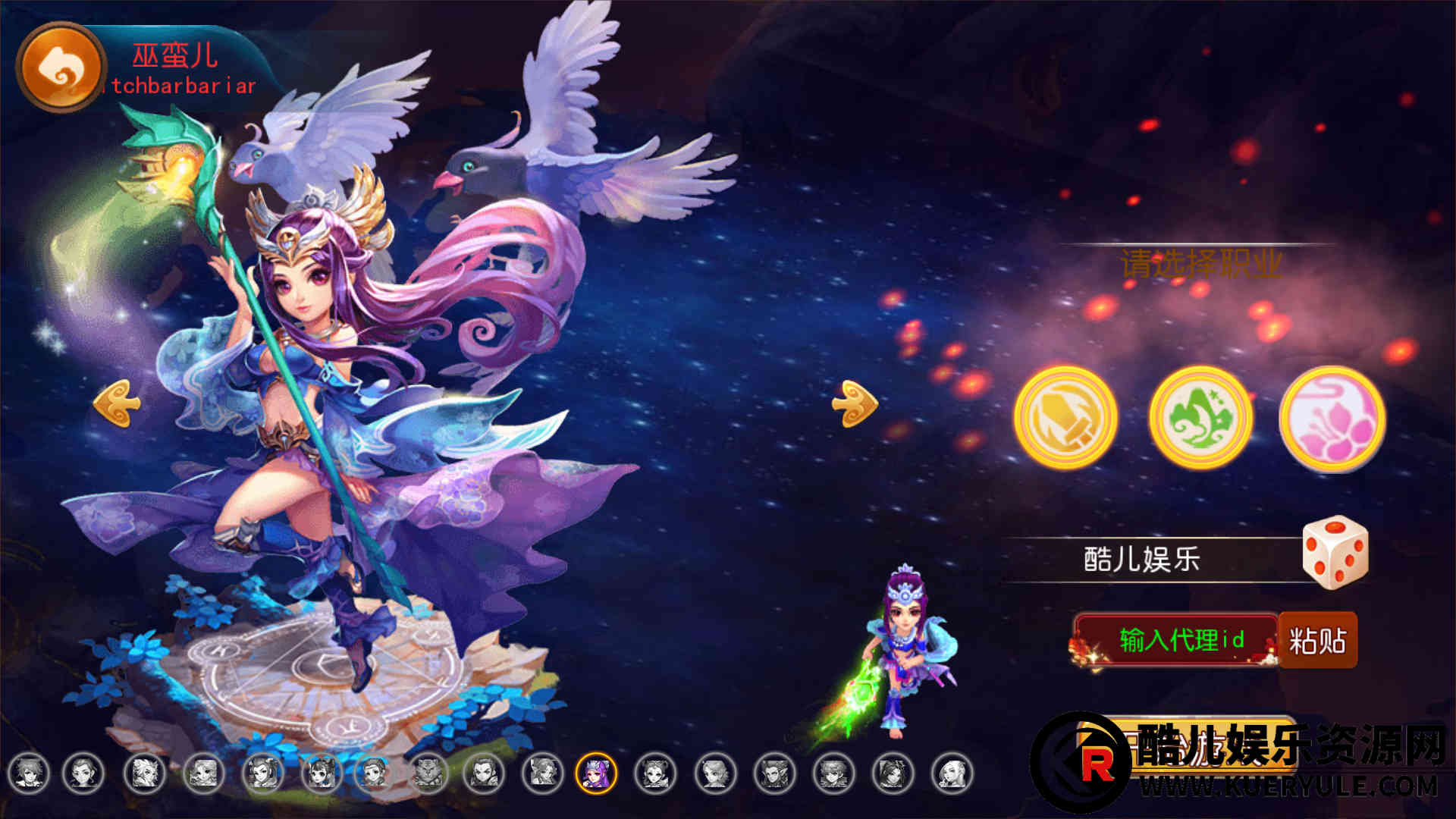Choose the green leaf class icon

[1200, 418]
